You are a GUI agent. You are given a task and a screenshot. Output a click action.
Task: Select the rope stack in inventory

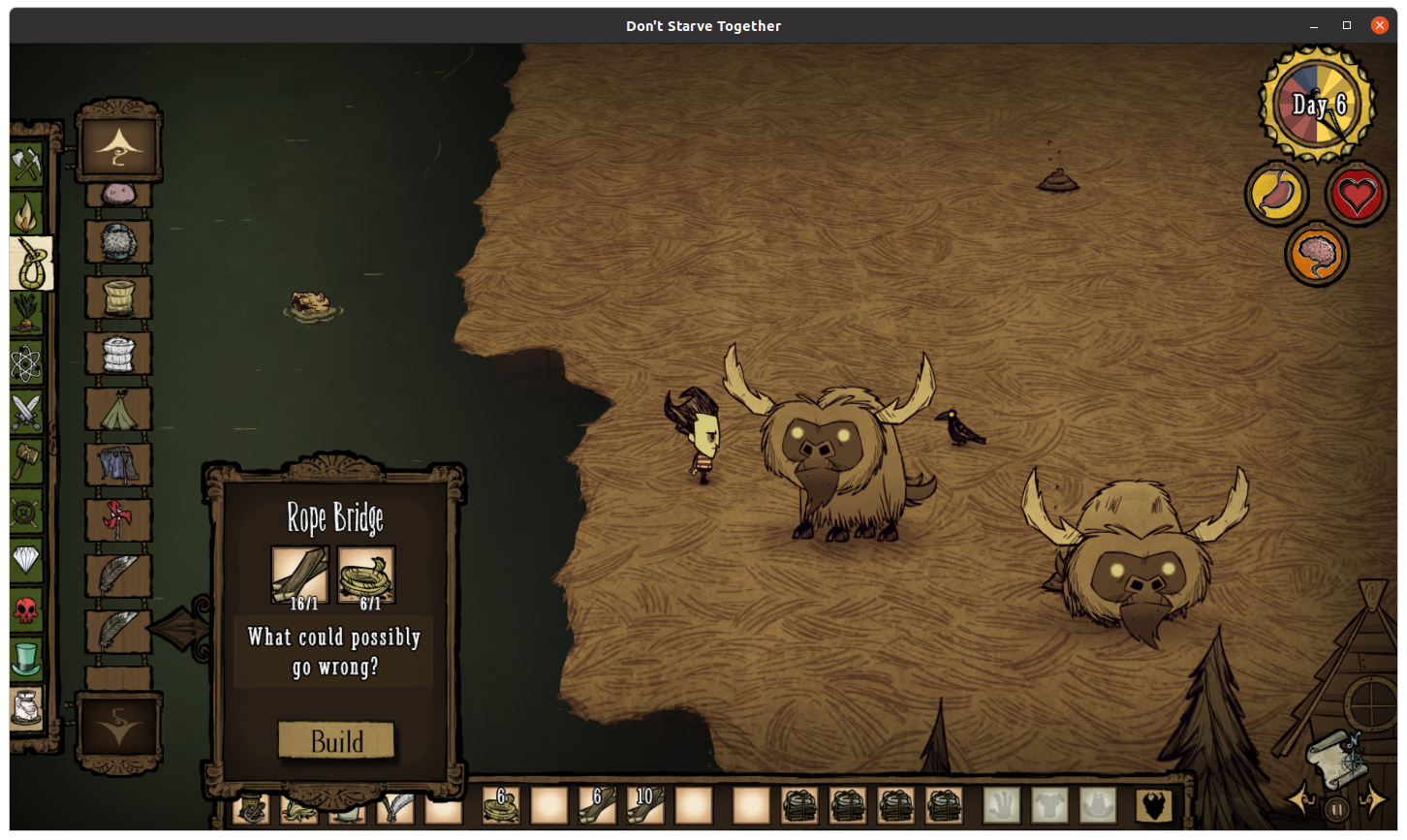click(501, 805)
